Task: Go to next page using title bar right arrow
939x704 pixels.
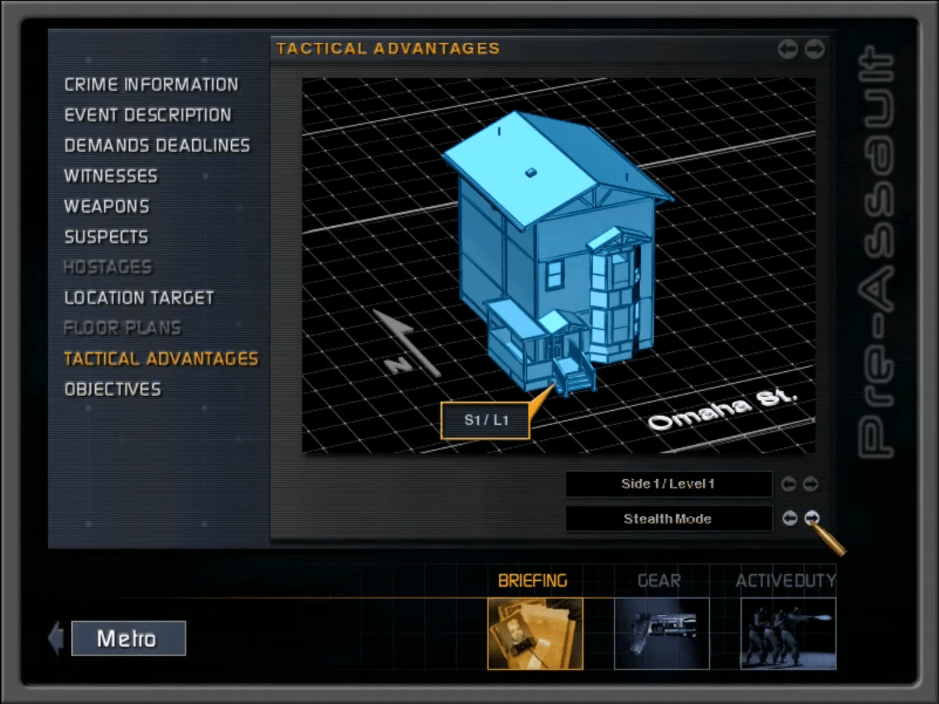Action: coord(815,49)
